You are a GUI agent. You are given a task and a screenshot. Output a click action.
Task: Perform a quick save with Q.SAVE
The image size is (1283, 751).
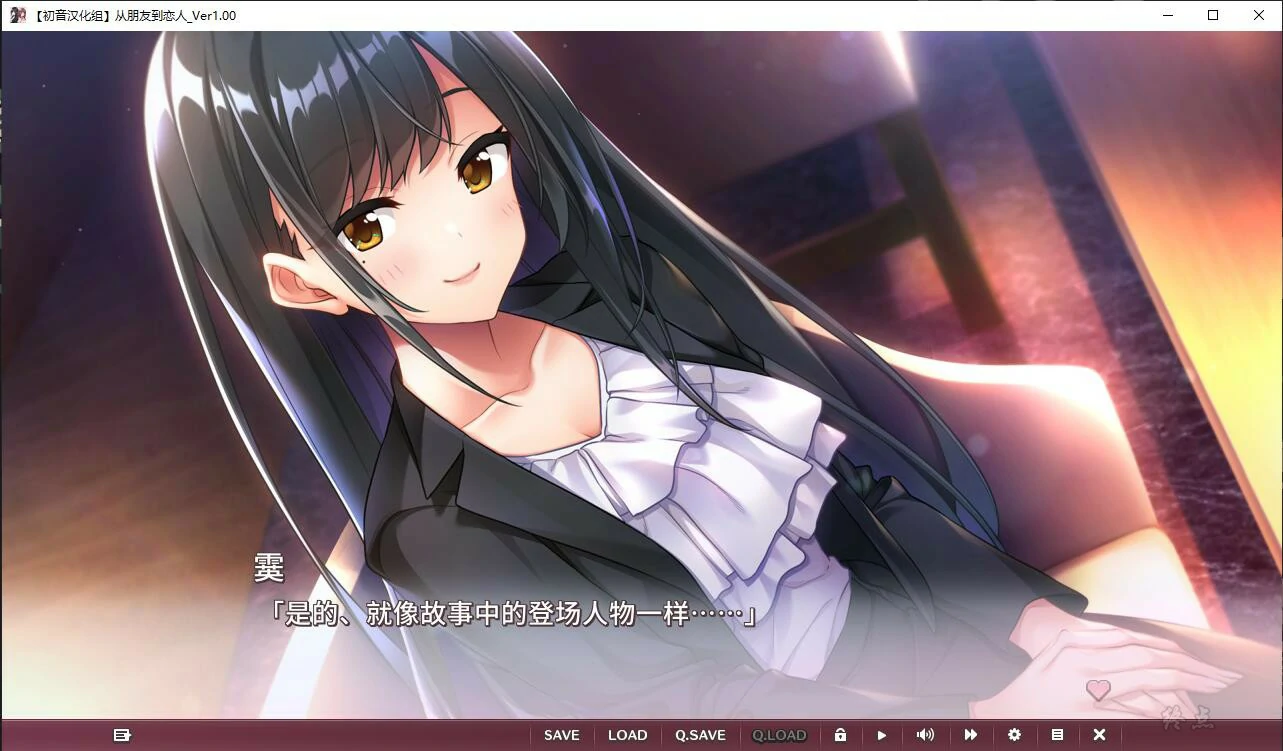pos(700,735)
